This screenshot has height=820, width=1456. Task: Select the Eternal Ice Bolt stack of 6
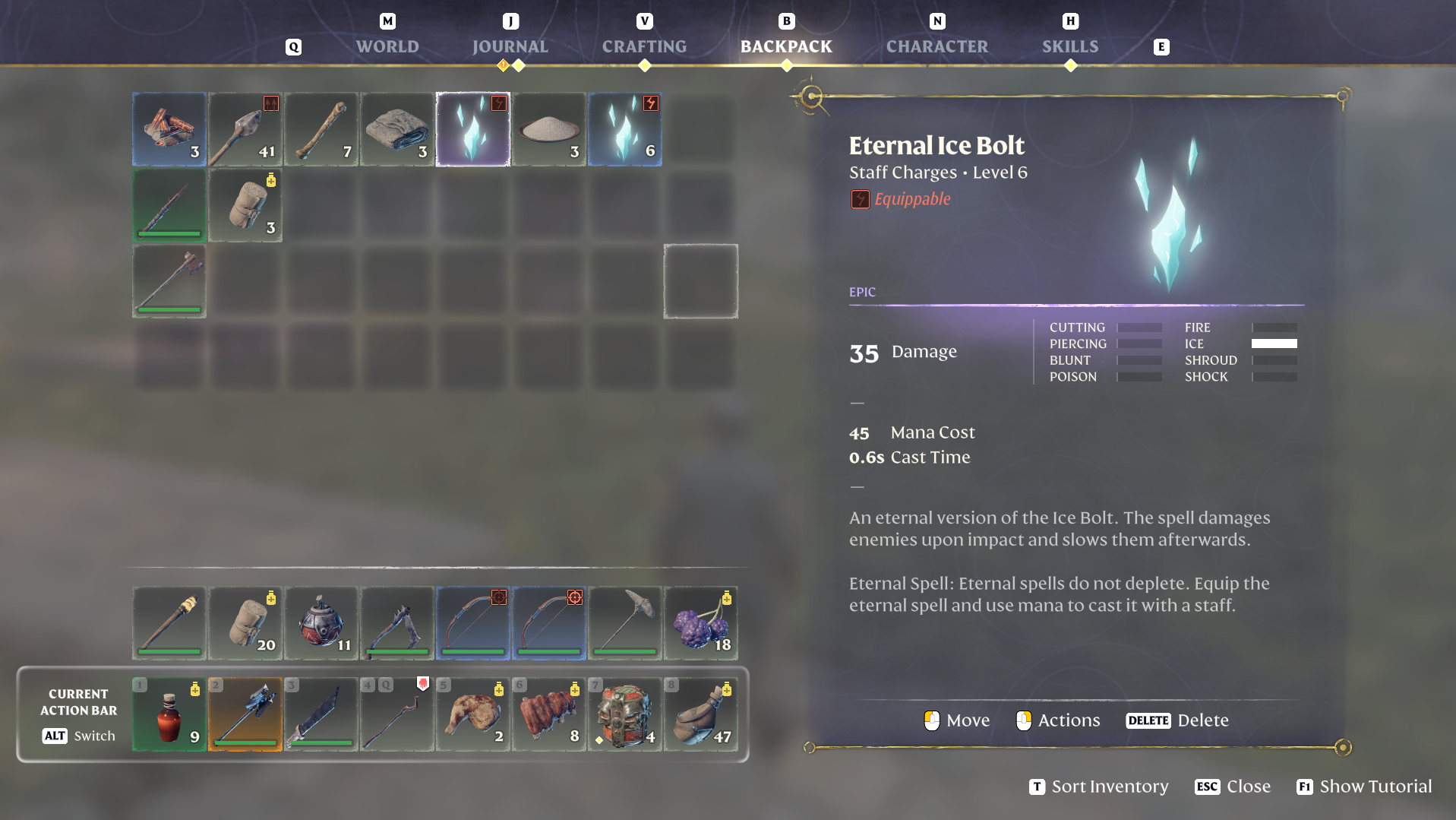pyautogui.click(x=624, y=129)
